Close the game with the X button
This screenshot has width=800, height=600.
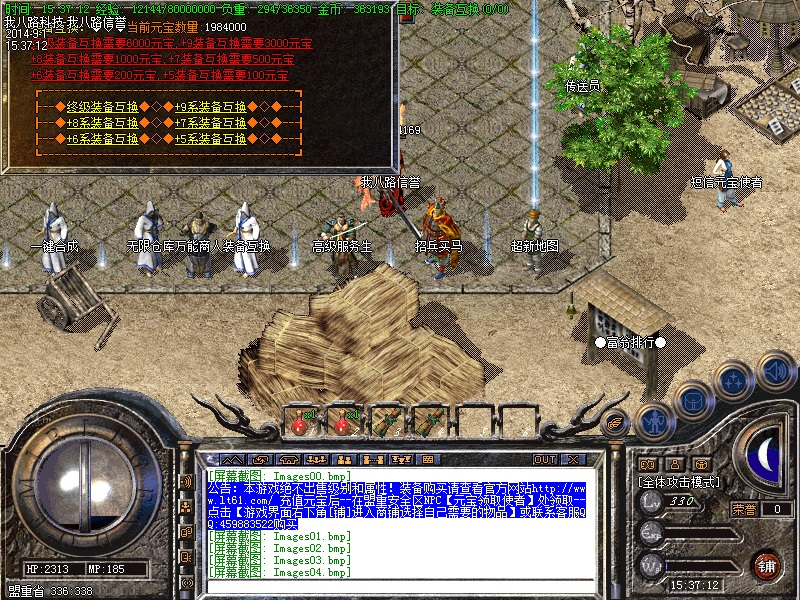click(x=573, y=459)
